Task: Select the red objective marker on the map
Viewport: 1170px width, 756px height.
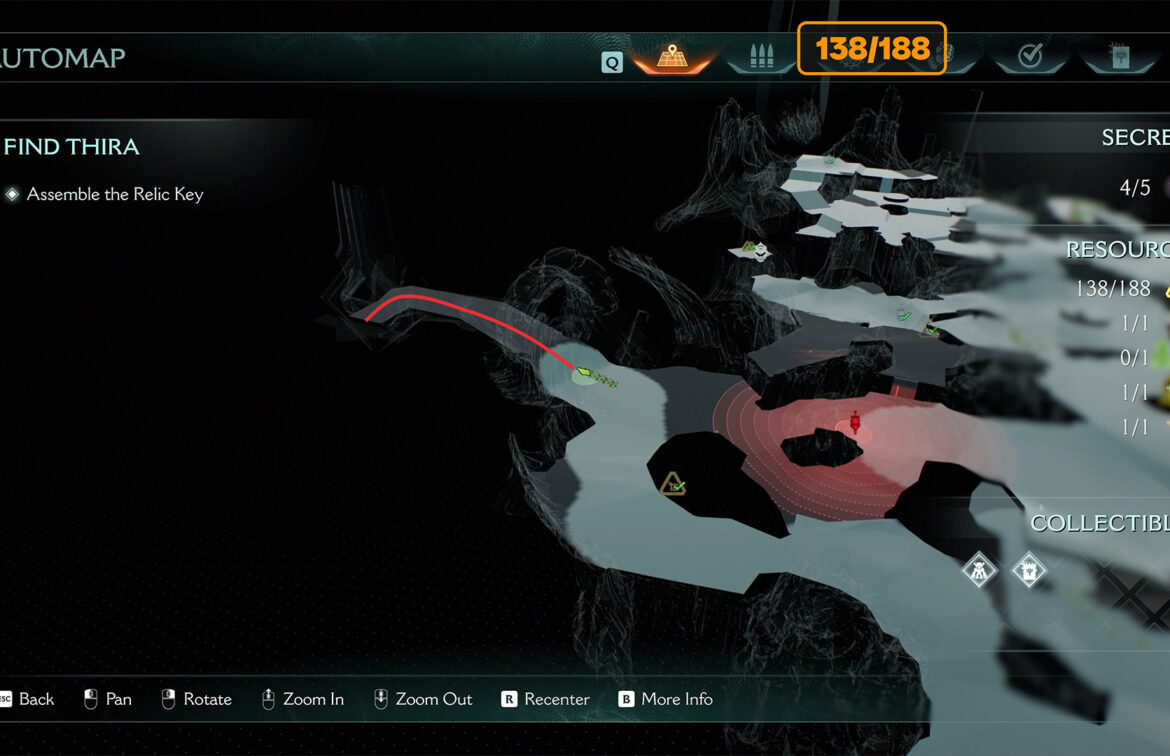Action: click(854, 422)
